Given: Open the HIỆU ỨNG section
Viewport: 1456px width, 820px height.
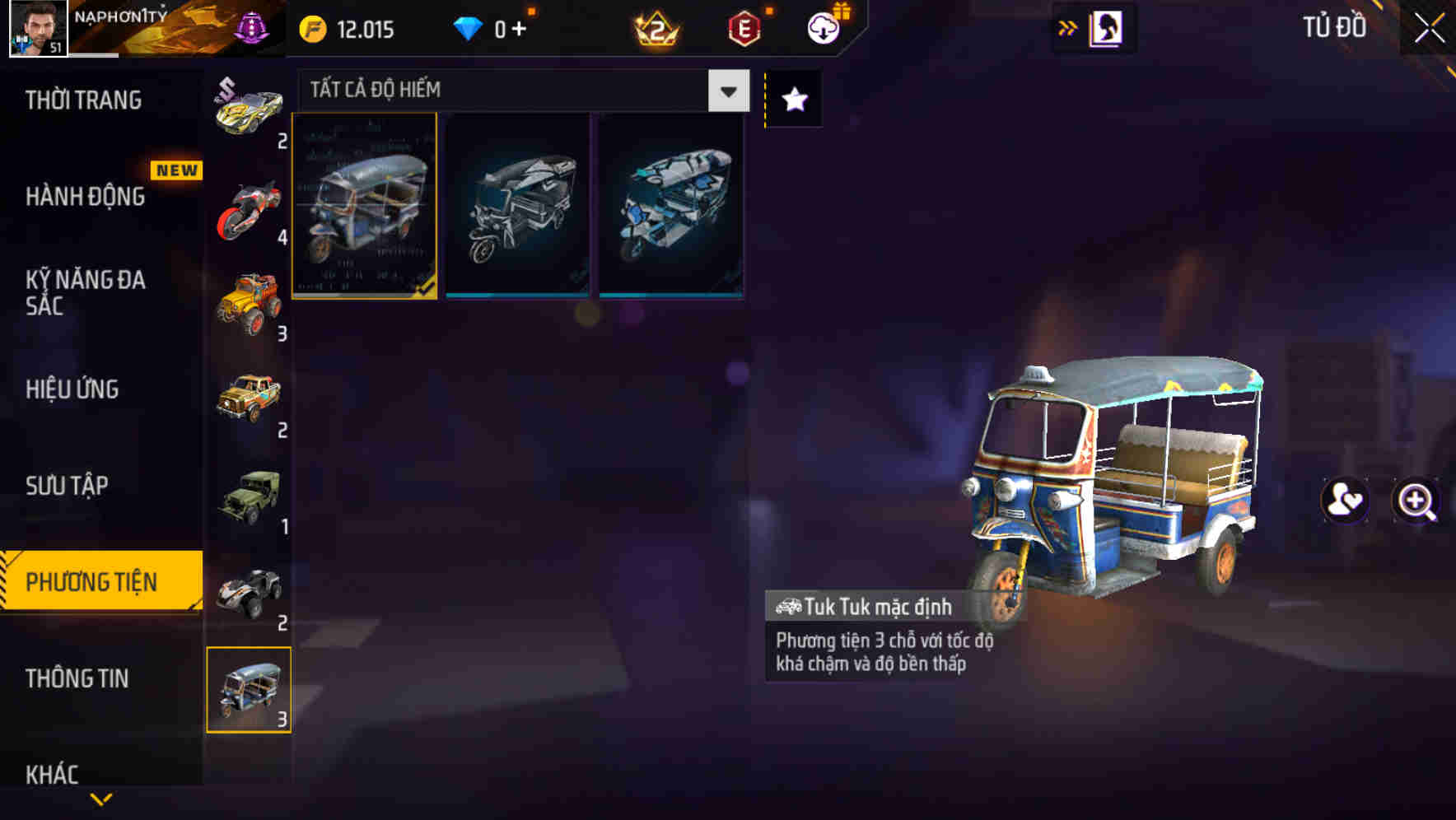Looking at the screenshot, I should [72, 389].
